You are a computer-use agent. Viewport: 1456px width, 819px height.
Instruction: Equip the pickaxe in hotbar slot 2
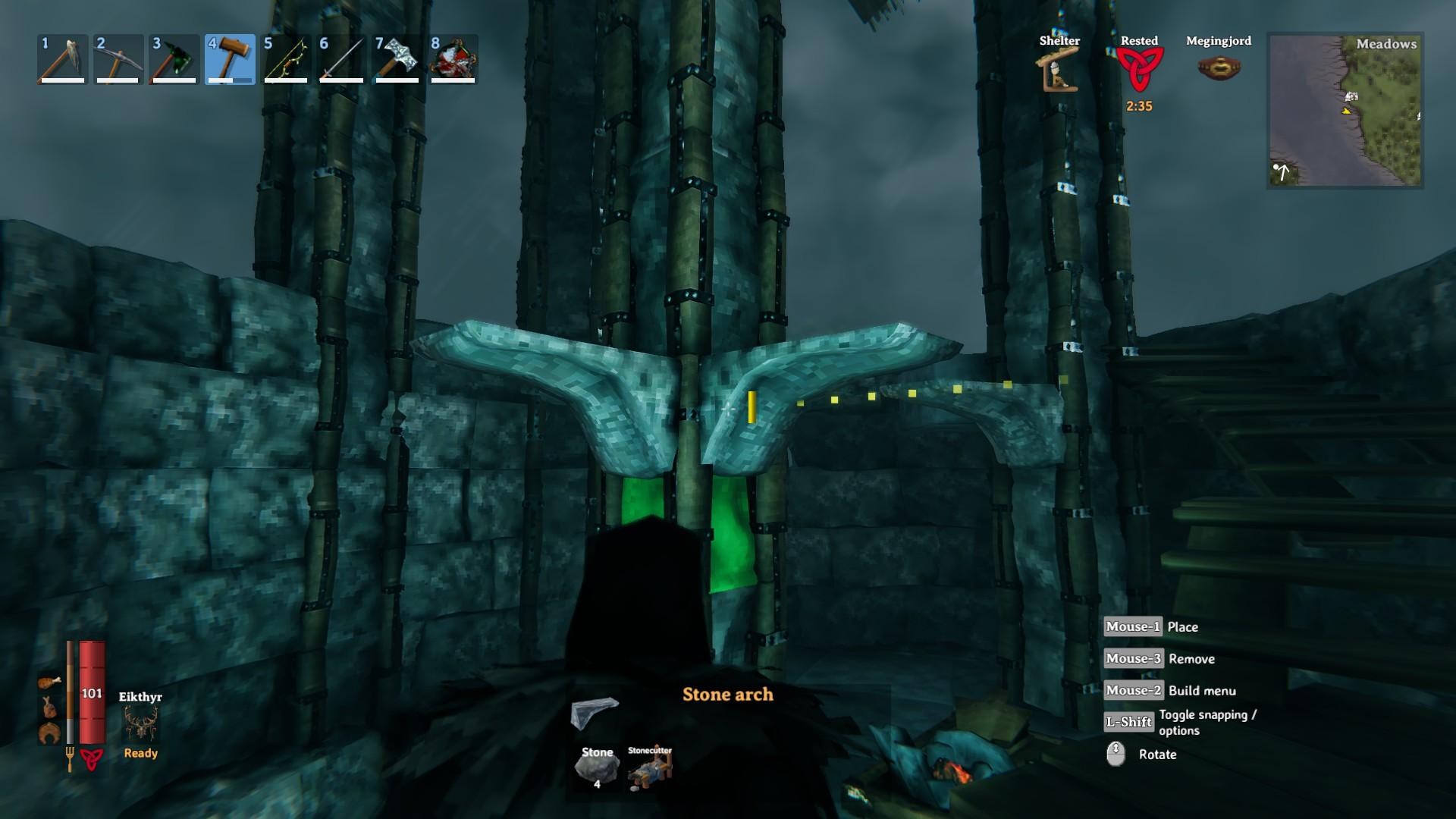(x=118, y=59)
